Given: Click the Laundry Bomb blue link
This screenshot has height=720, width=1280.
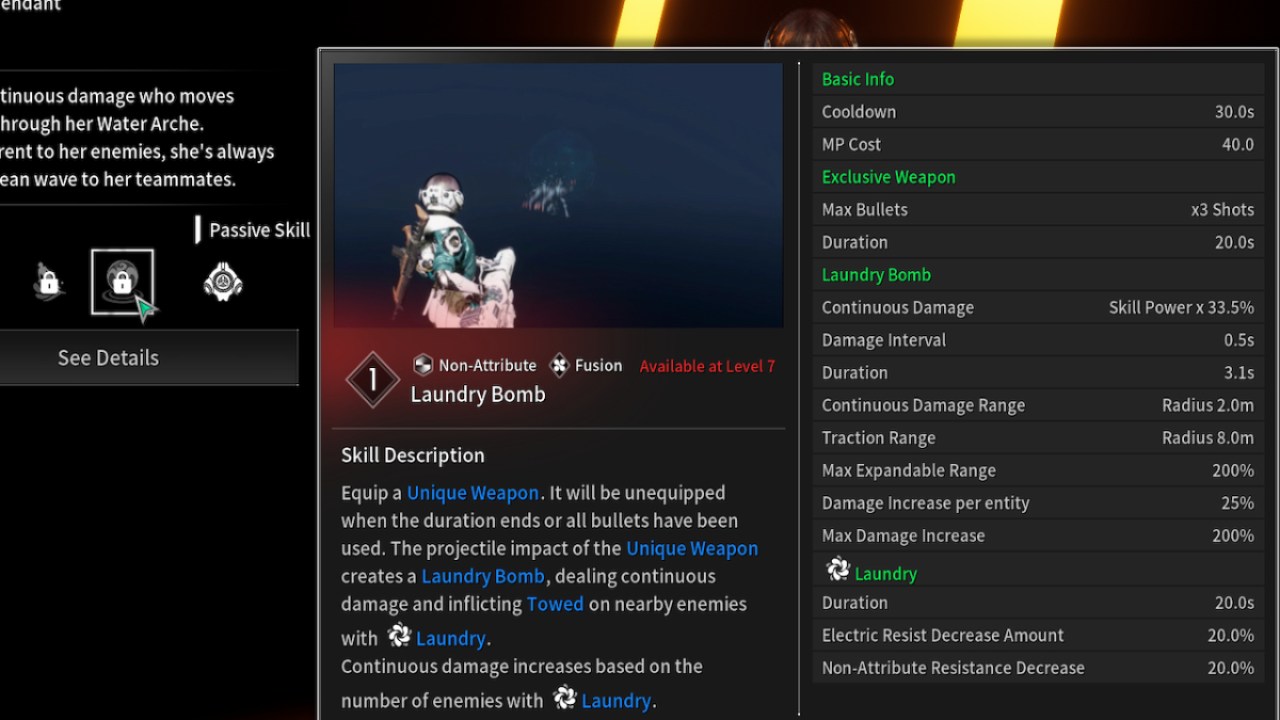Looking at the screenshot, I should point(483,576).
